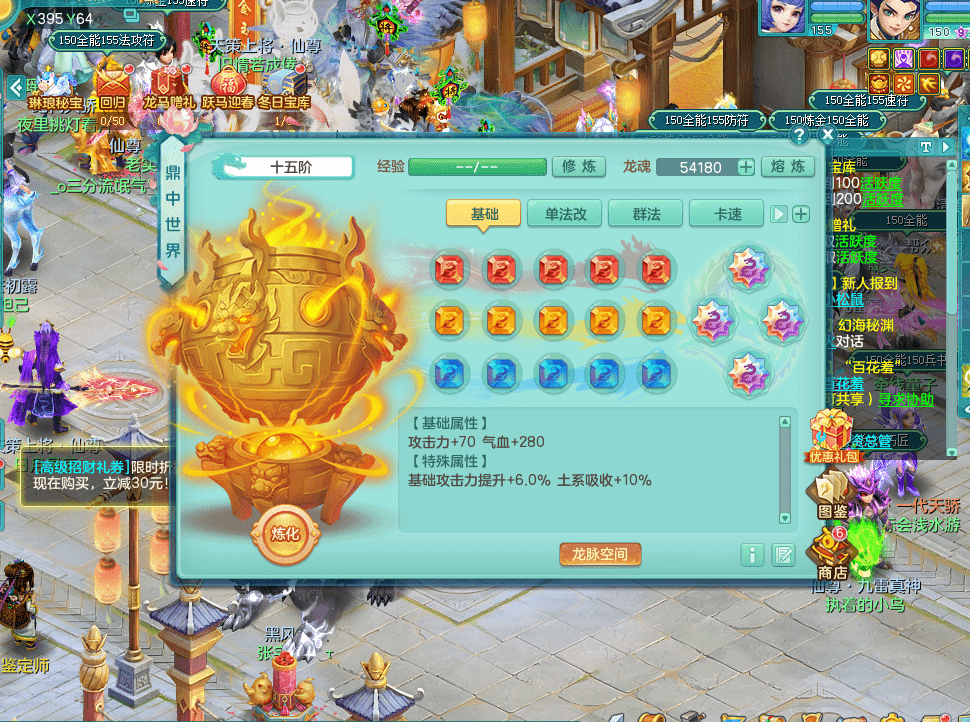Open the notepad edit button

(x=783, y=554)
